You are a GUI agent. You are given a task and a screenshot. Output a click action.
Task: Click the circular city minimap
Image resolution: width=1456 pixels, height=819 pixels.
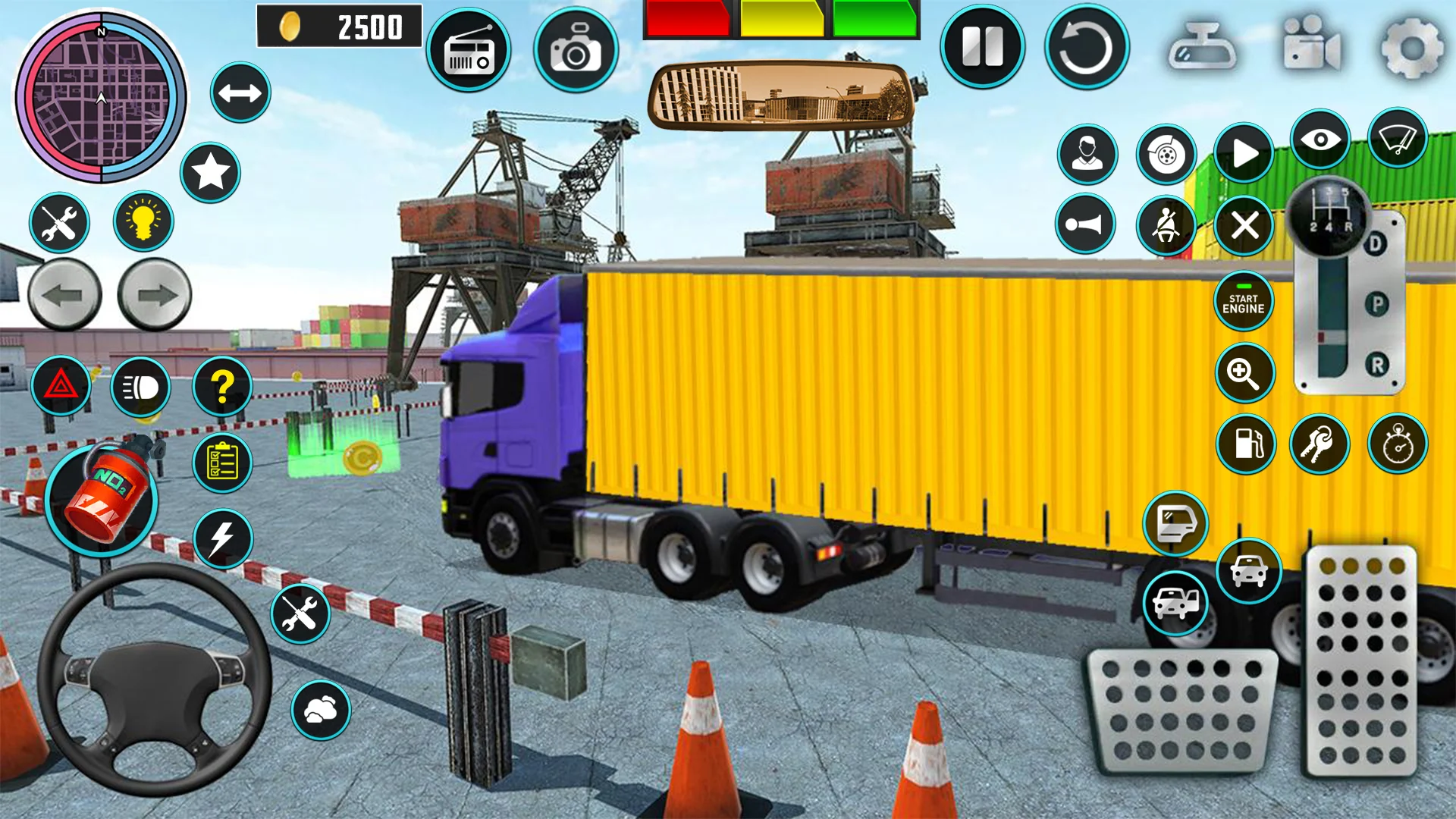(101, 97)
